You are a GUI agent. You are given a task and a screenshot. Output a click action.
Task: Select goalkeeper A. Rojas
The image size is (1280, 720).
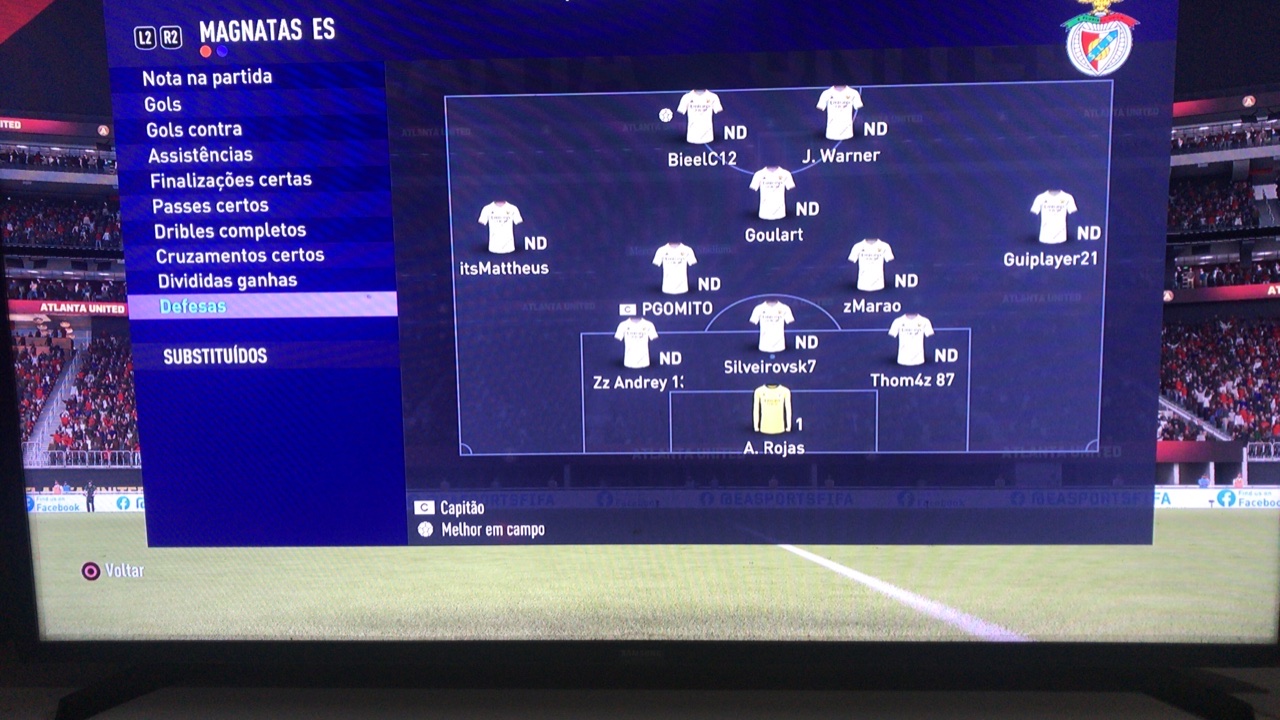point(772,409)
